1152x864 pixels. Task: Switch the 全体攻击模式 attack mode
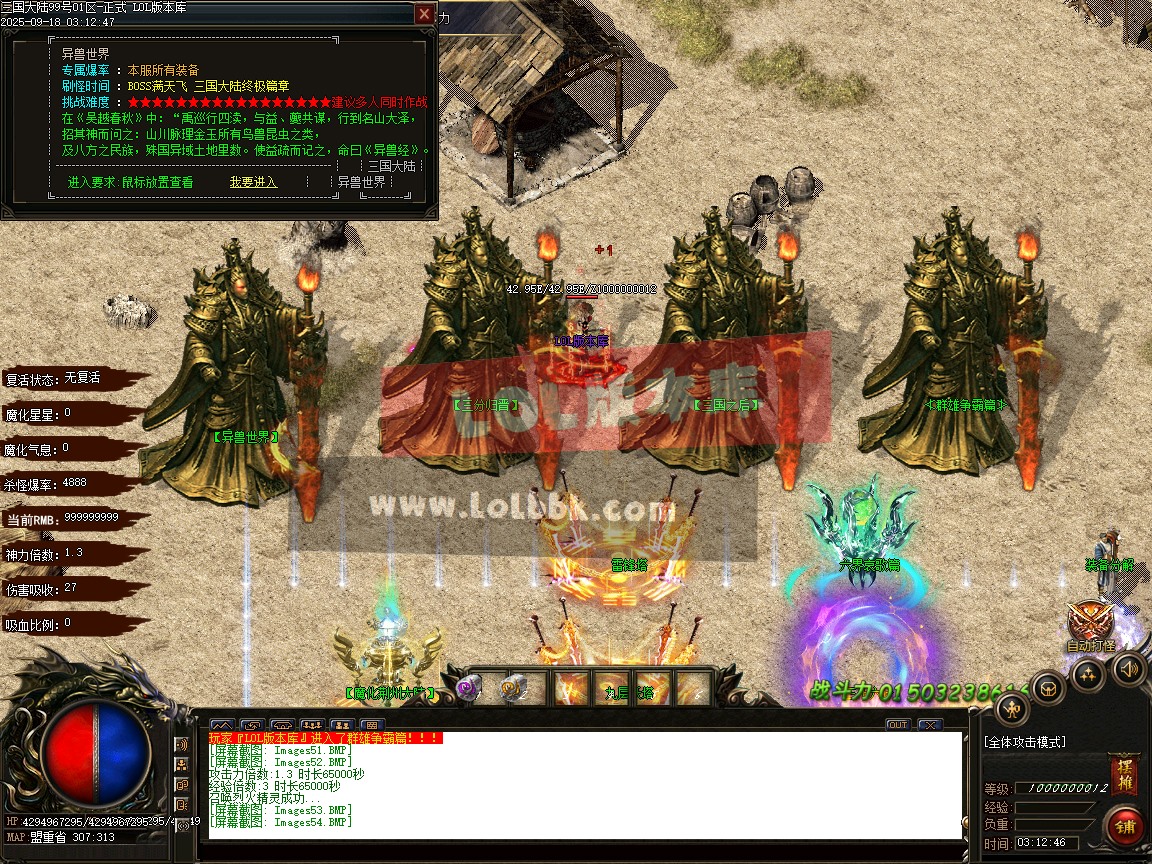(1025, 742)
